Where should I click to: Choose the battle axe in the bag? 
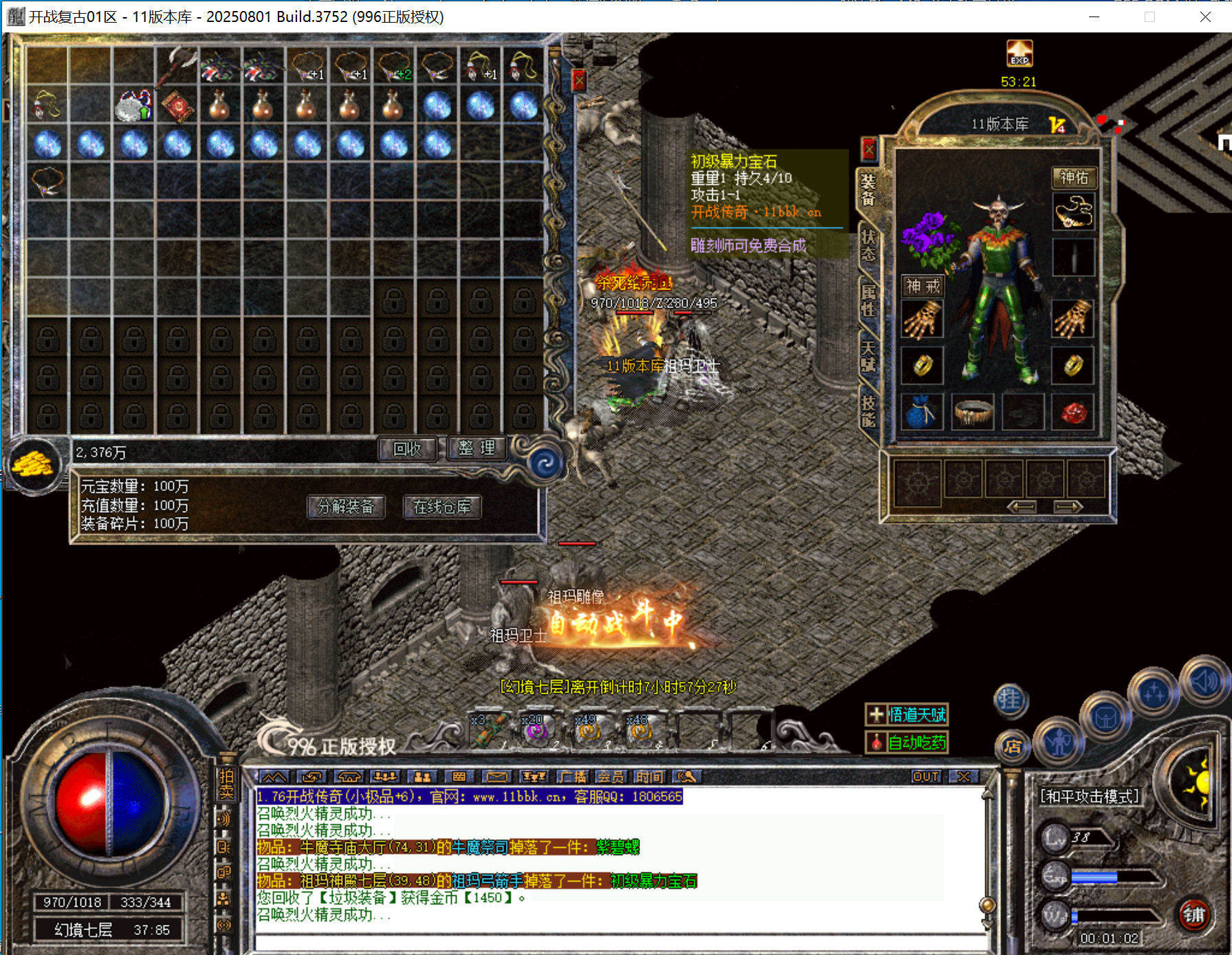click(177, 65)
